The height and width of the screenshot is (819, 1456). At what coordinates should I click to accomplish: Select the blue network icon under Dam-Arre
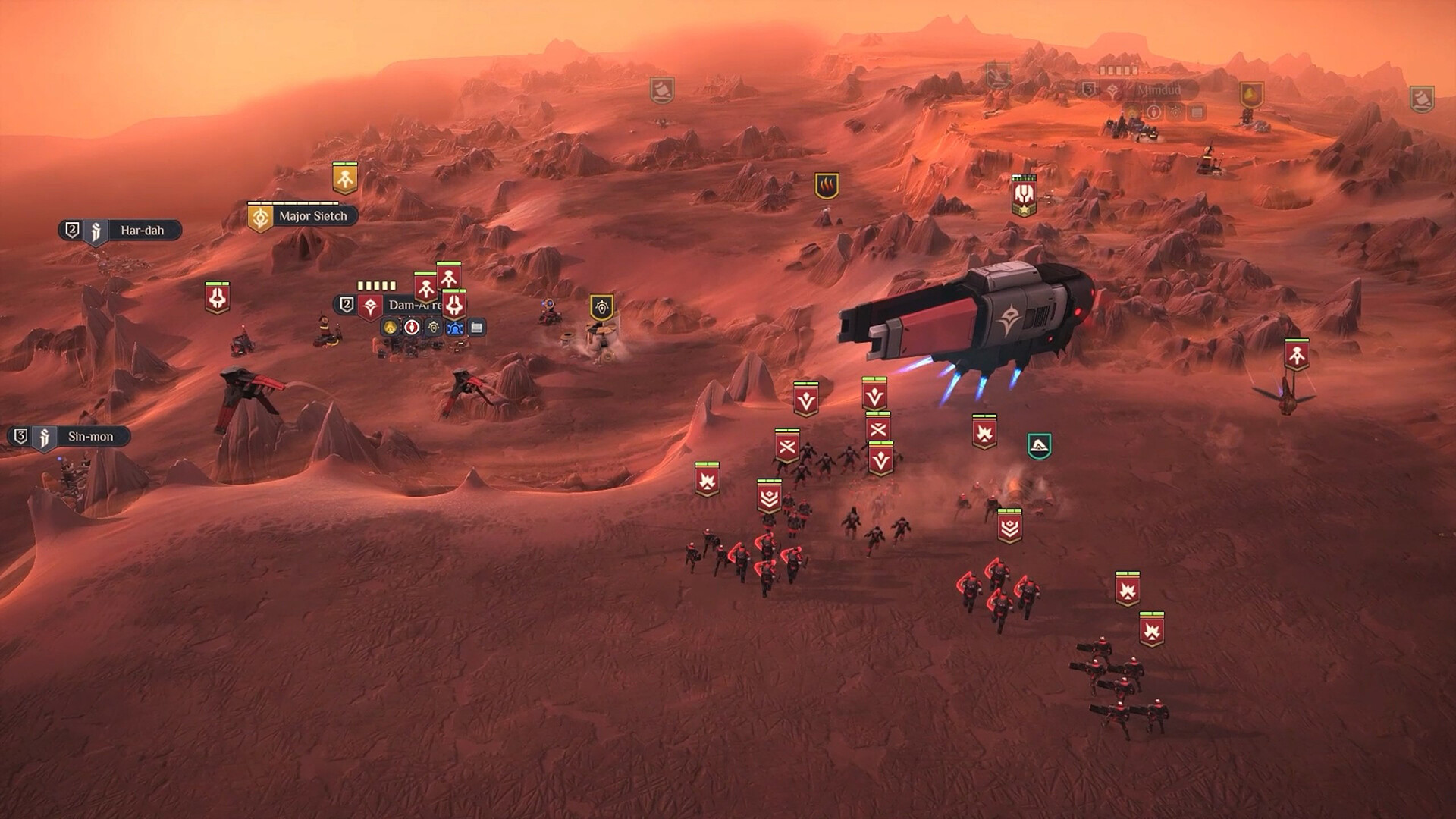[x=456, y=328]
